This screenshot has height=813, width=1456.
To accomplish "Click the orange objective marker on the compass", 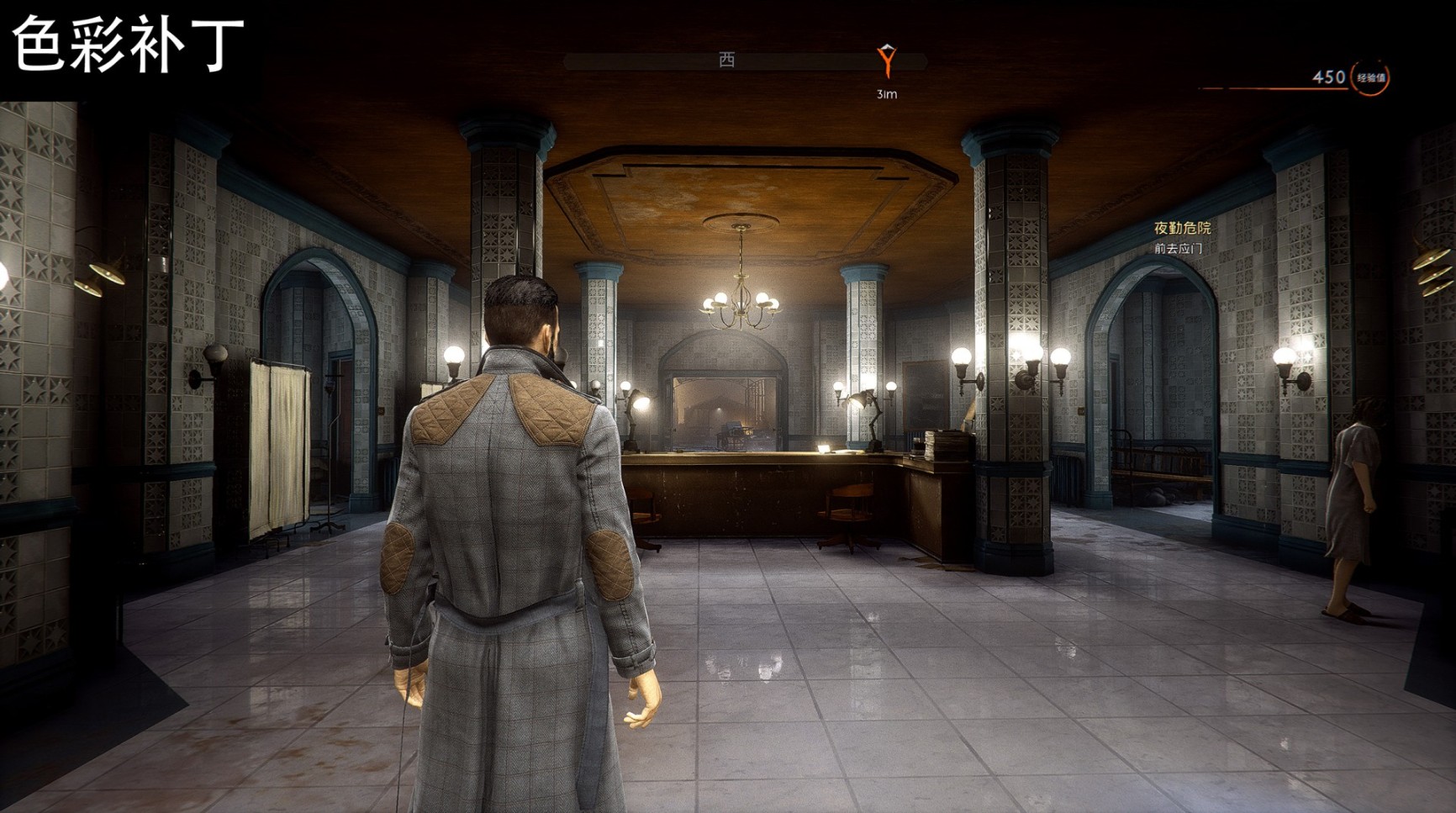I will [887, 61].
